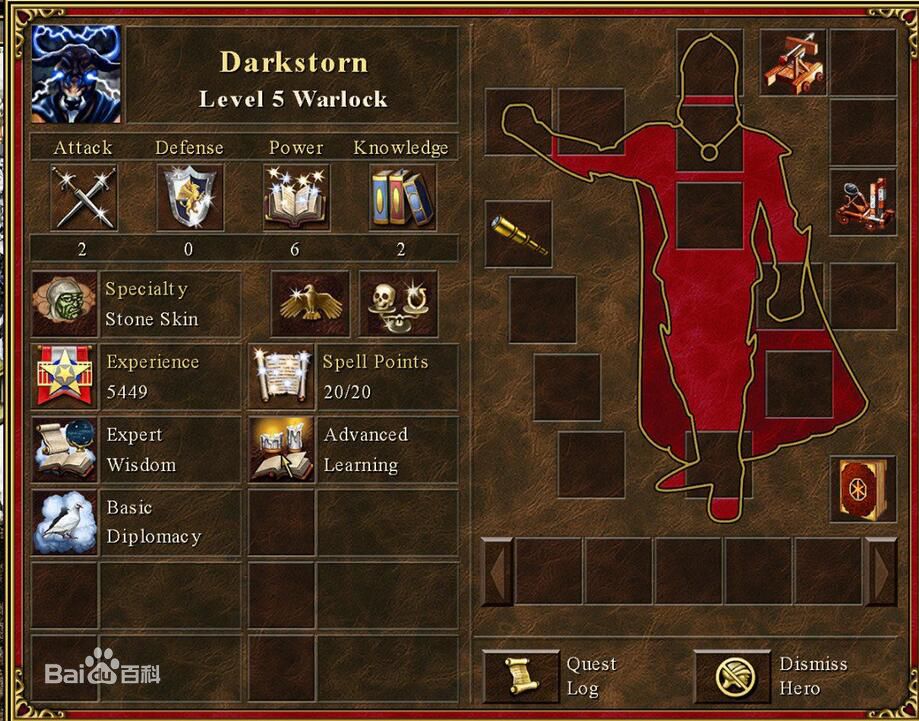Image resolution: width=919 pixels, height=721 pixels.
Task: Open the spellbook slot
Action: click(x=862, y=489)
